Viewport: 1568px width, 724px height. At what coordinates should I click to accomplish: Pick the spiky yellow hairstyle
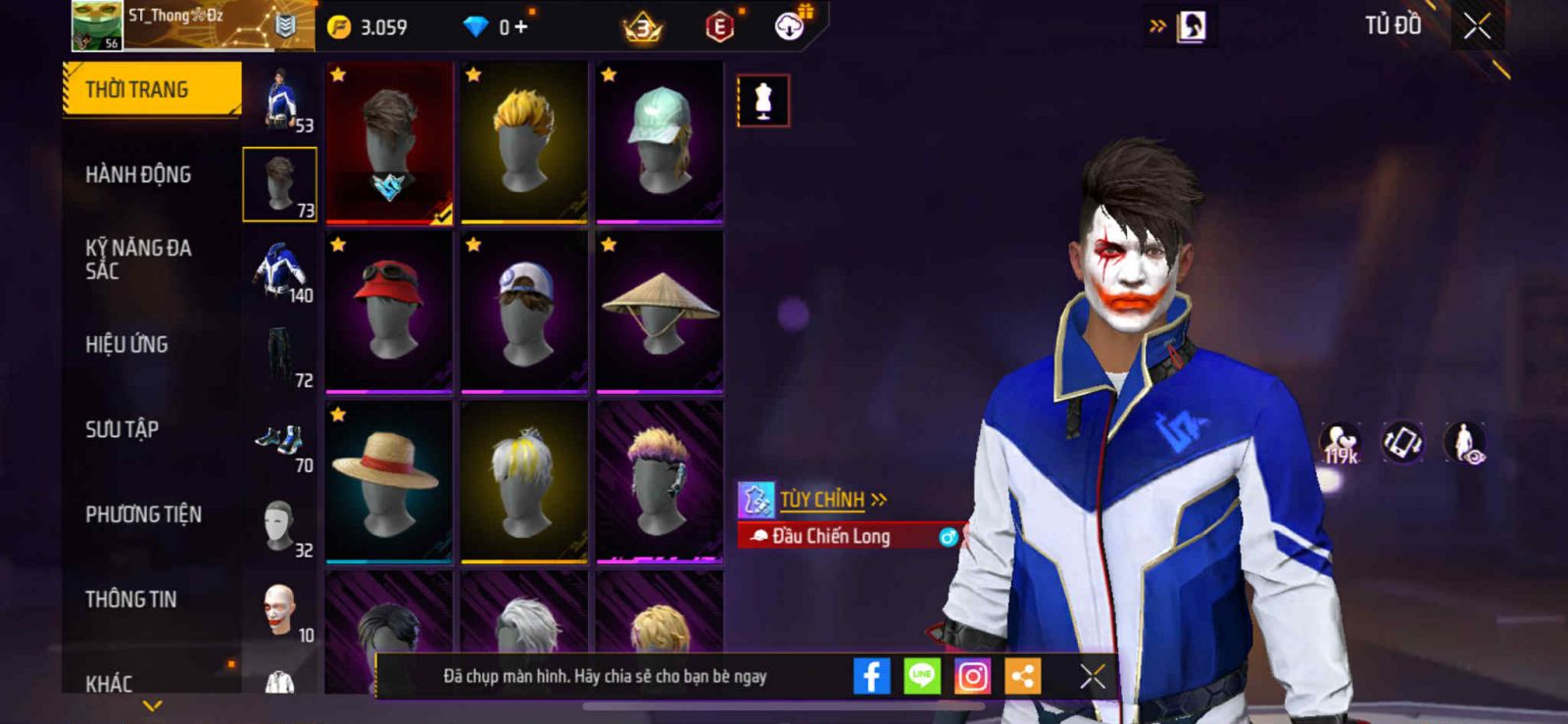click(x=524, y=141)
